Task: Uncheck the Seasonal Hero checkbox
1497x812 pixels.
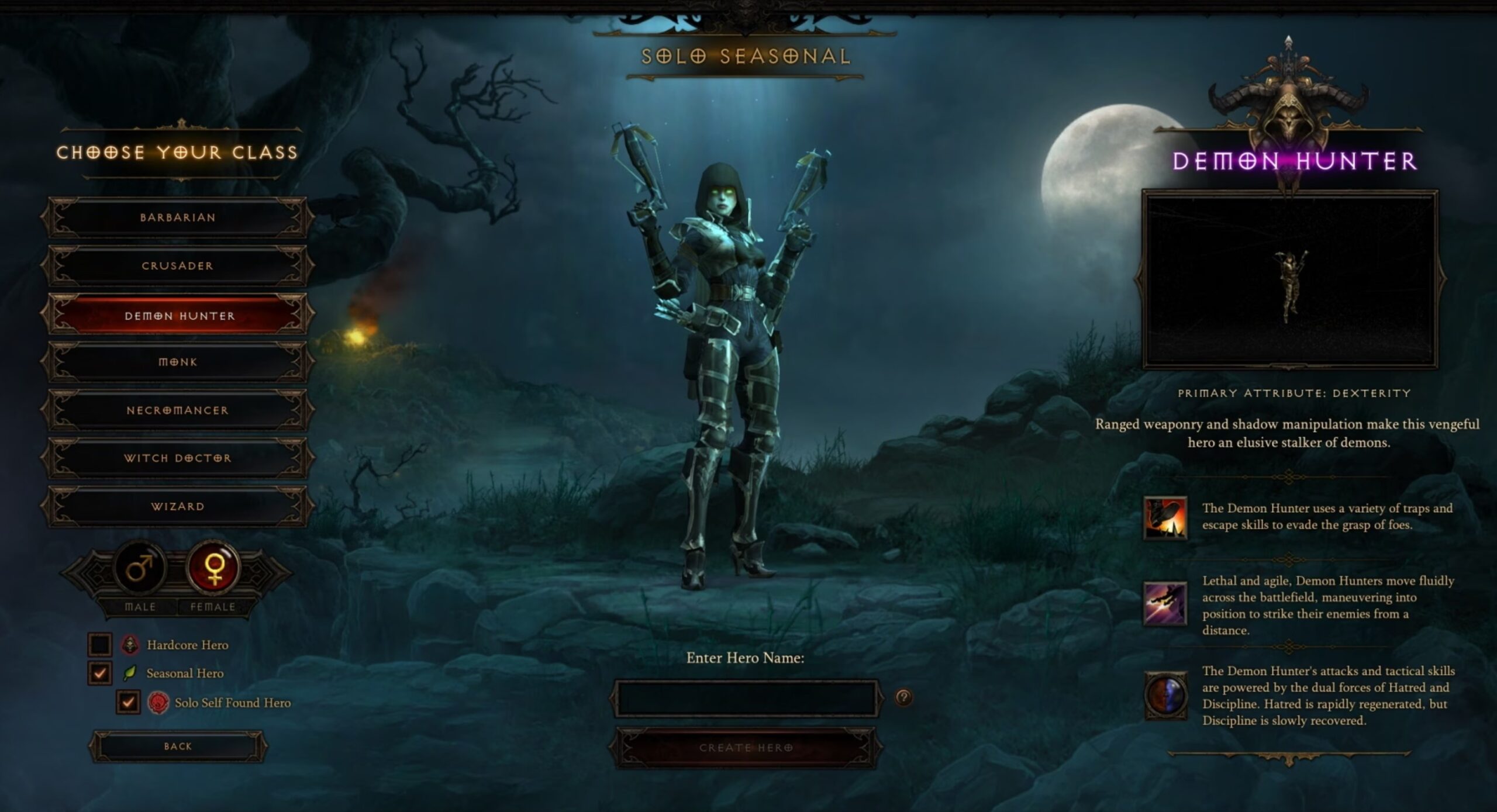Action: pyautogui.click(x=99, y=672)
